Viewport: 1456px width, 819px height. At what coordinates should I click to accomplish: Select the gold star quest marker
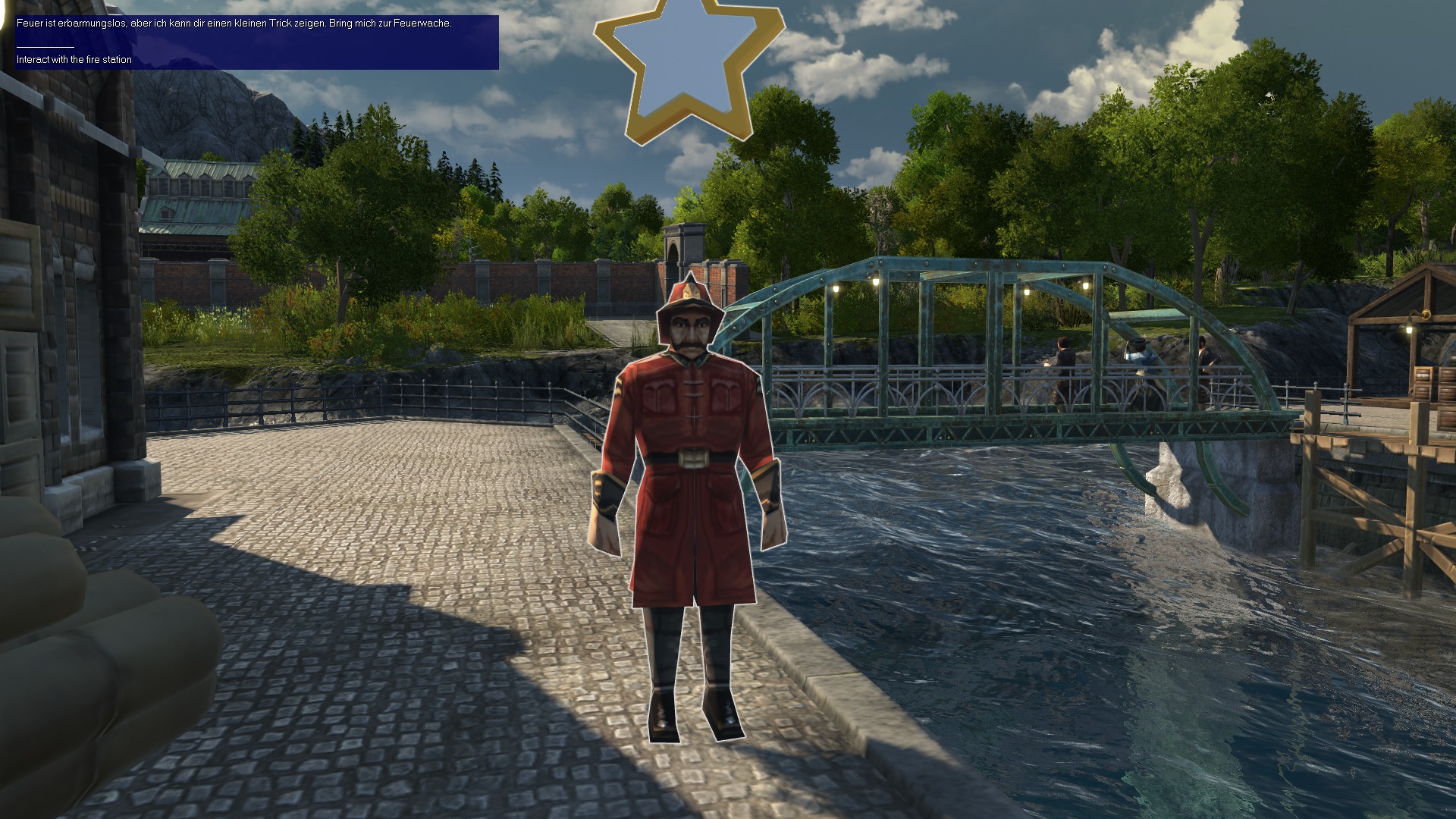[x=688, y=68]
